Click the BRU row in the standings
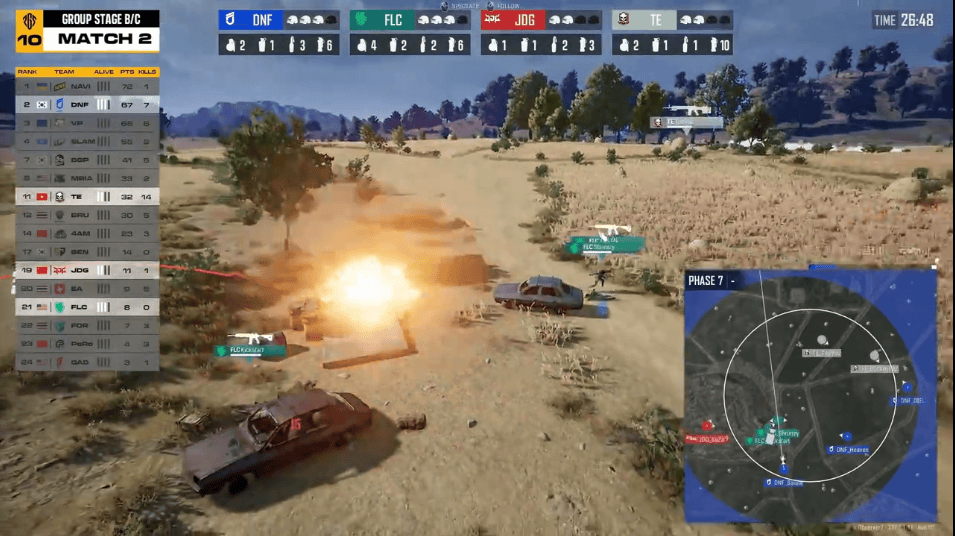 pyautogui.click(x=86, y=215)
